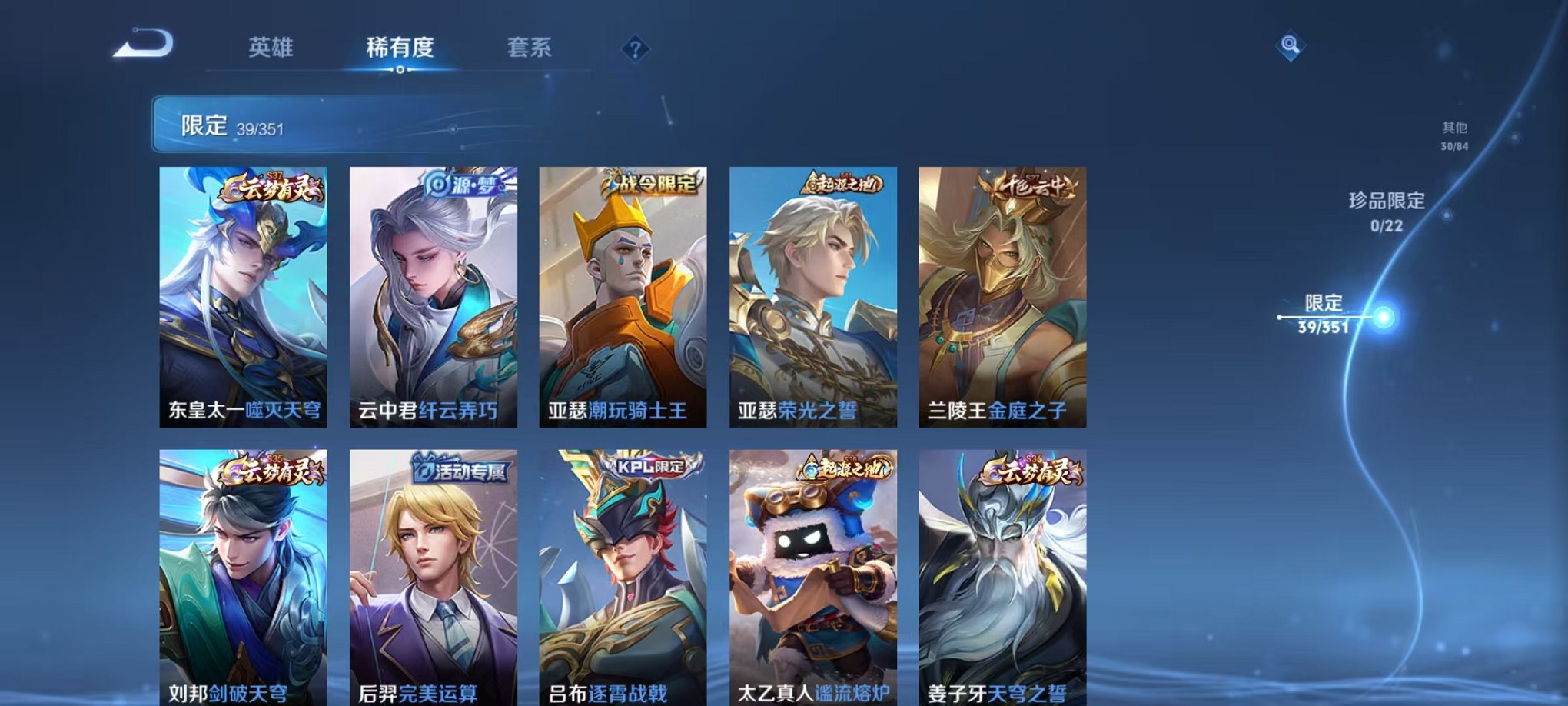Switch to the 套系 tab
Screen dimensions: 1568x706
click(x=530, y=48)
